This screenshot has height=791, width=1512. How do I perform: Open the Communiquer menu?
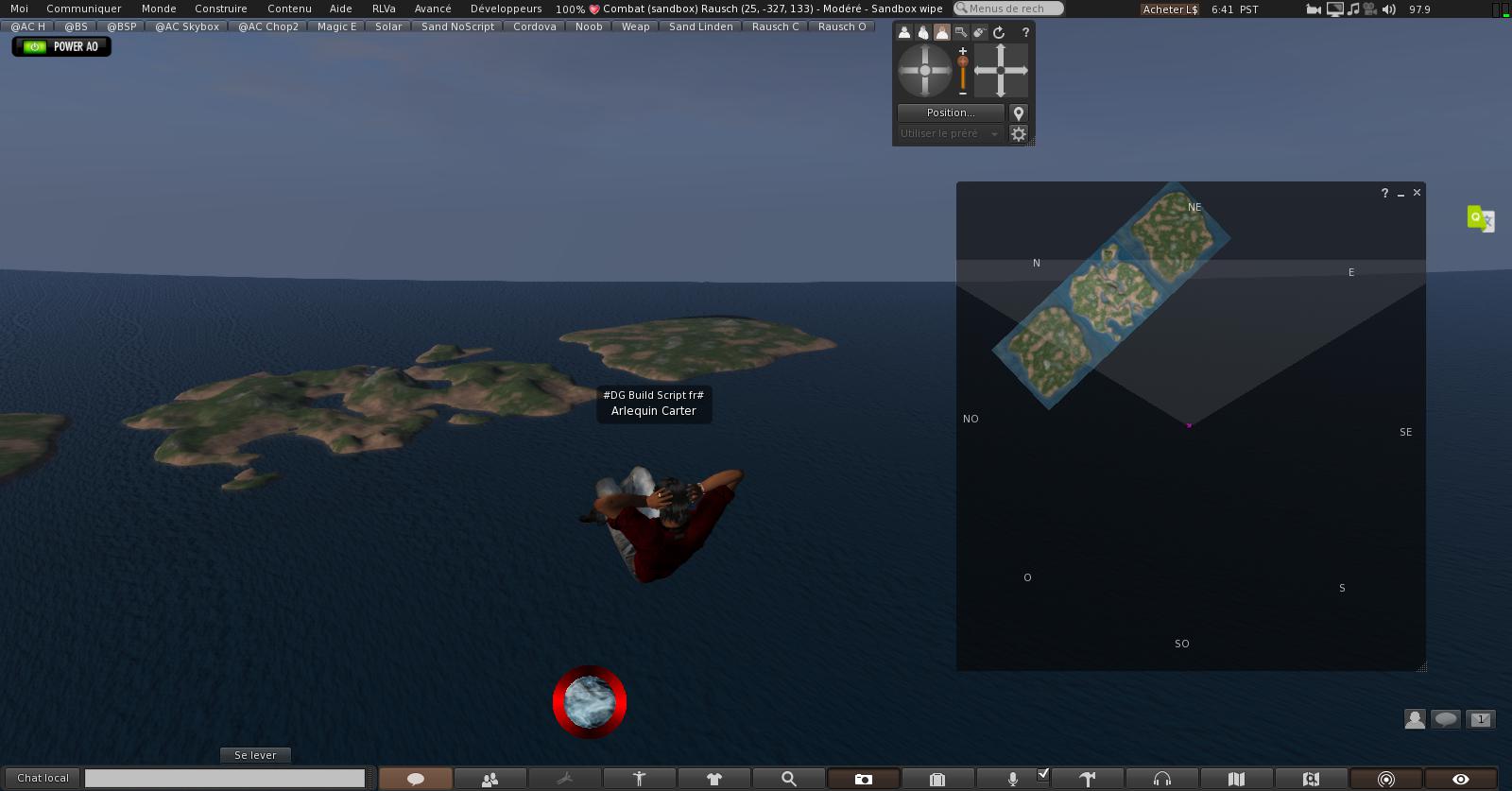point(84,9)
